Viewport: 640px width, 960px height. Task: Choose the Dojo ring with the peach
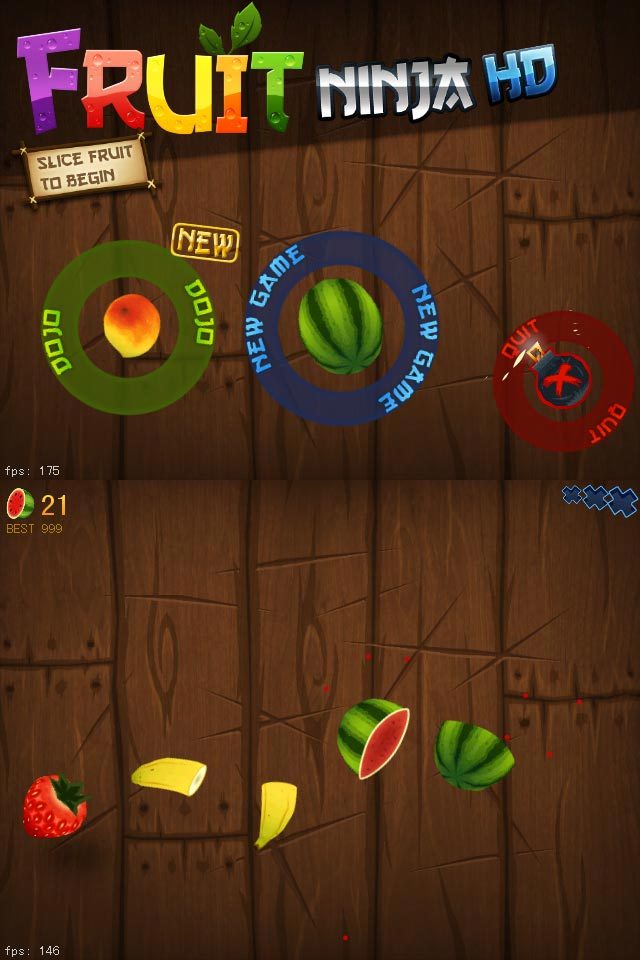[131, 326]
